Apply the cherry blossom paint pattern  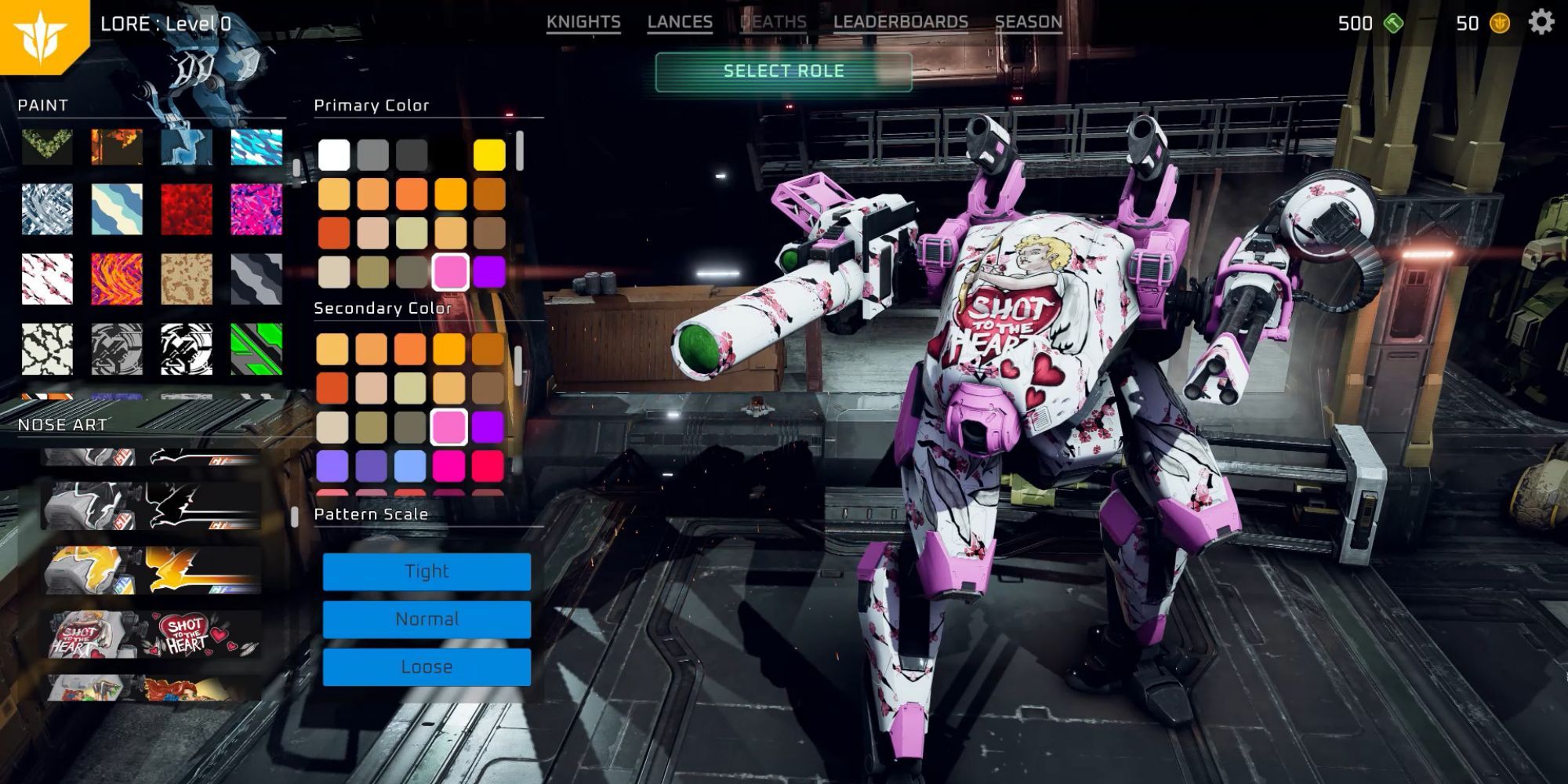tap(47, 279)
